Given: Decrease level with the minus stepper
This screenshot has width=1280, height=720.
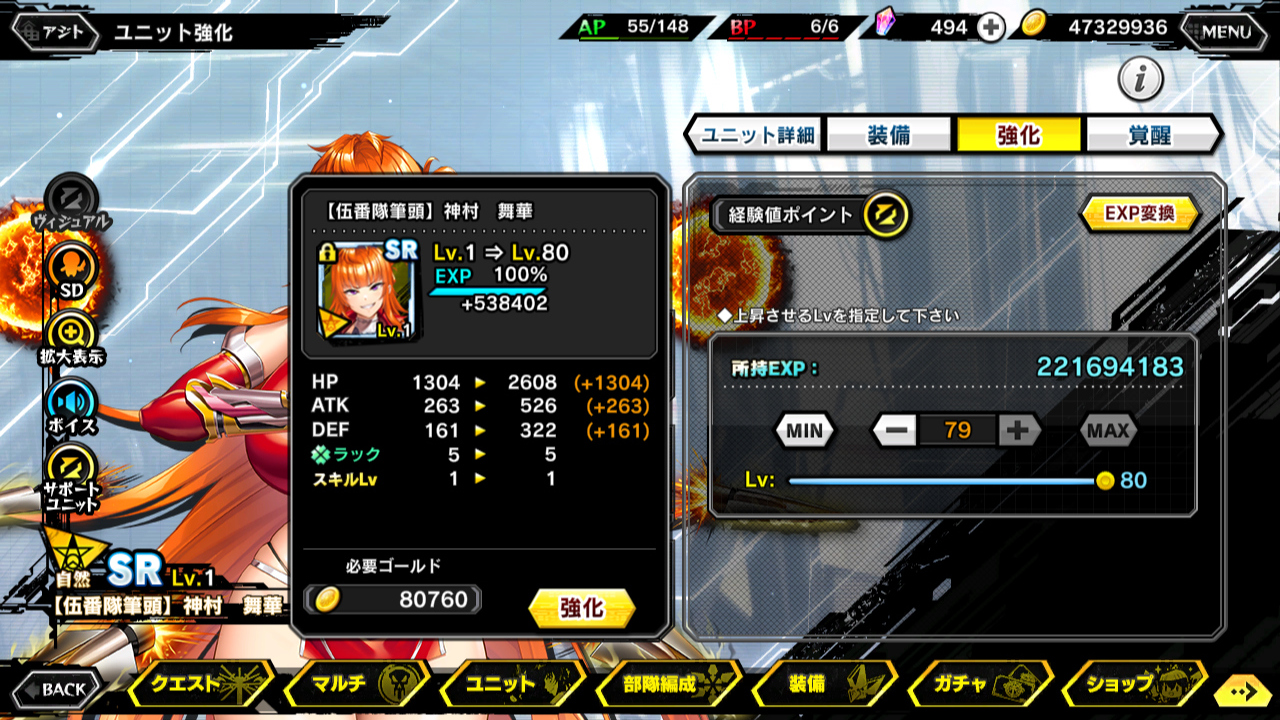Looking at the screenshot, I should (x=895, y=431).
